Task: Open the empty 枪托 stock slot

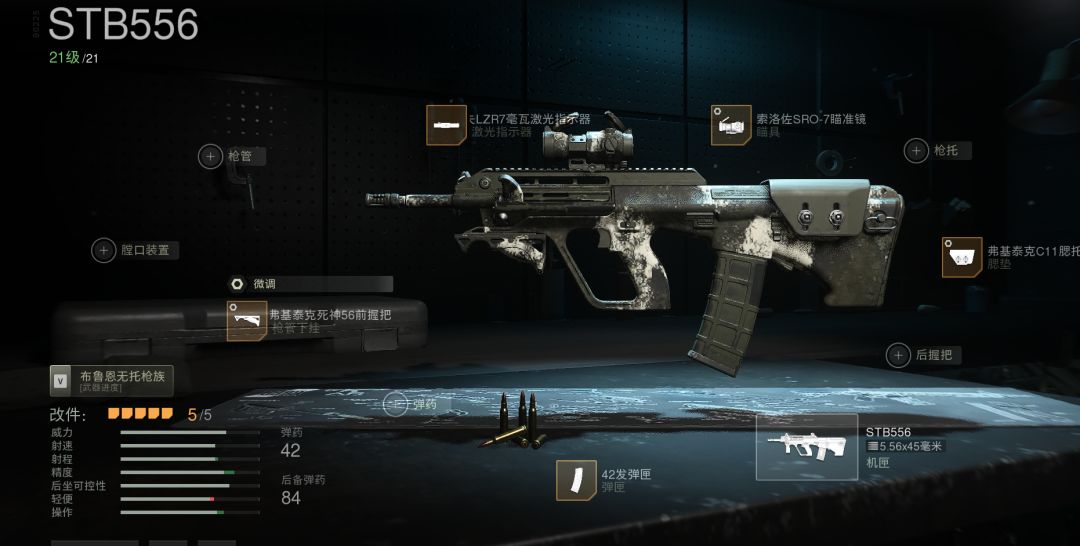Action: point(916,151)
